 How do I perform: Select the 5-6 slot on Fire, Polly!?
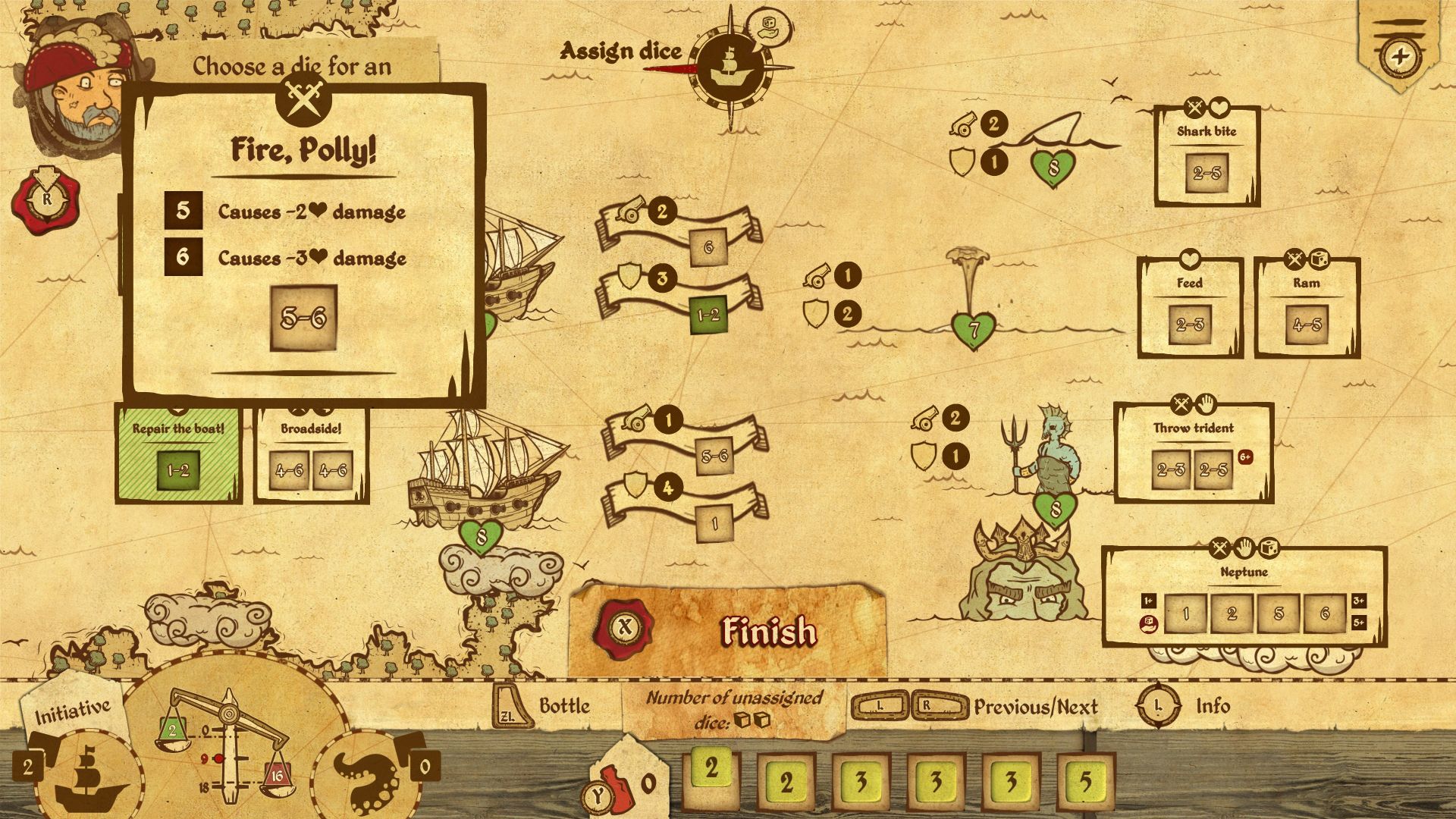[303, 318]
